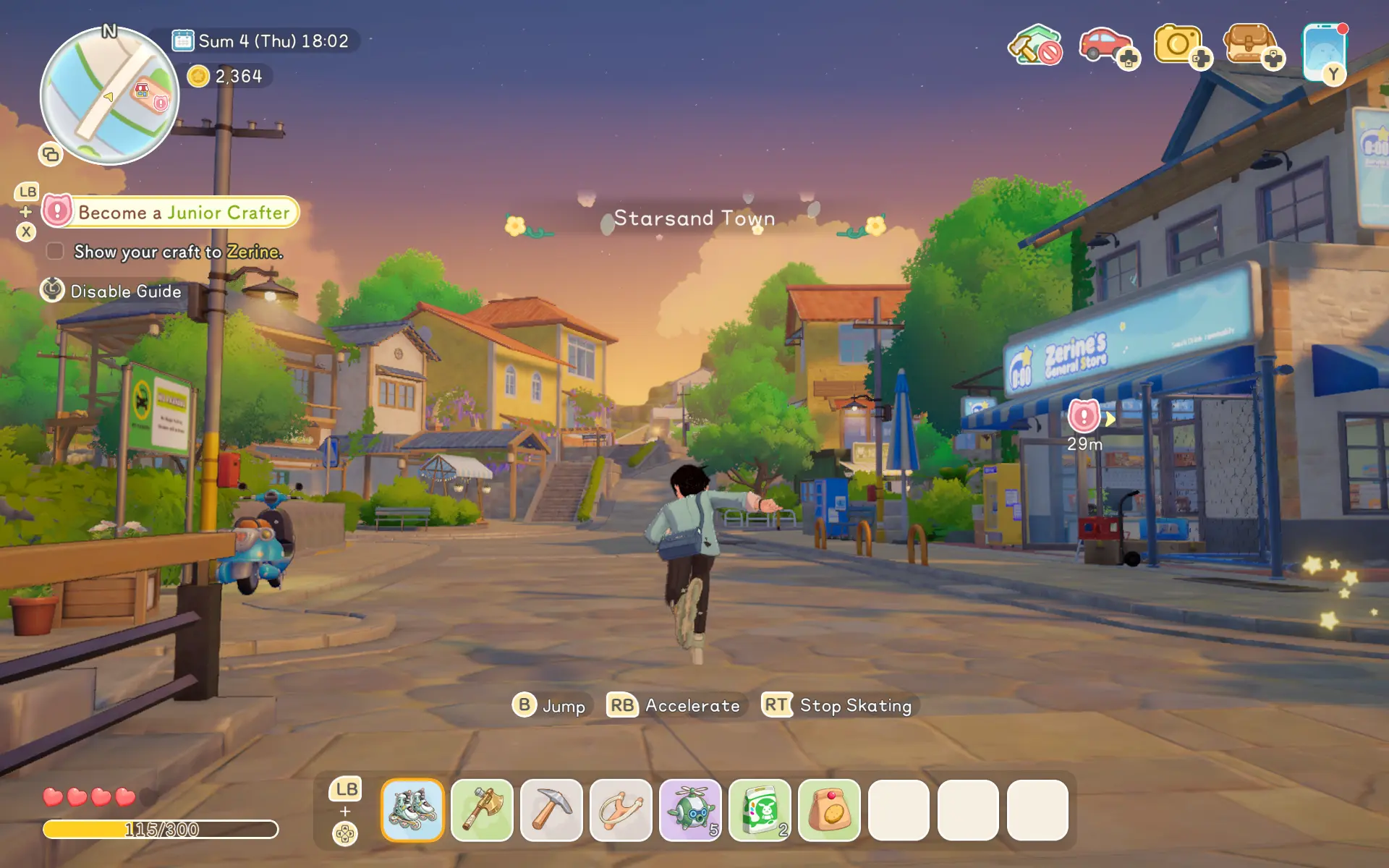Image resolution: width=1389 pixels, height=868 pixels.
Task: Open the backpack inventory
Action: (x=1249, y=45)
